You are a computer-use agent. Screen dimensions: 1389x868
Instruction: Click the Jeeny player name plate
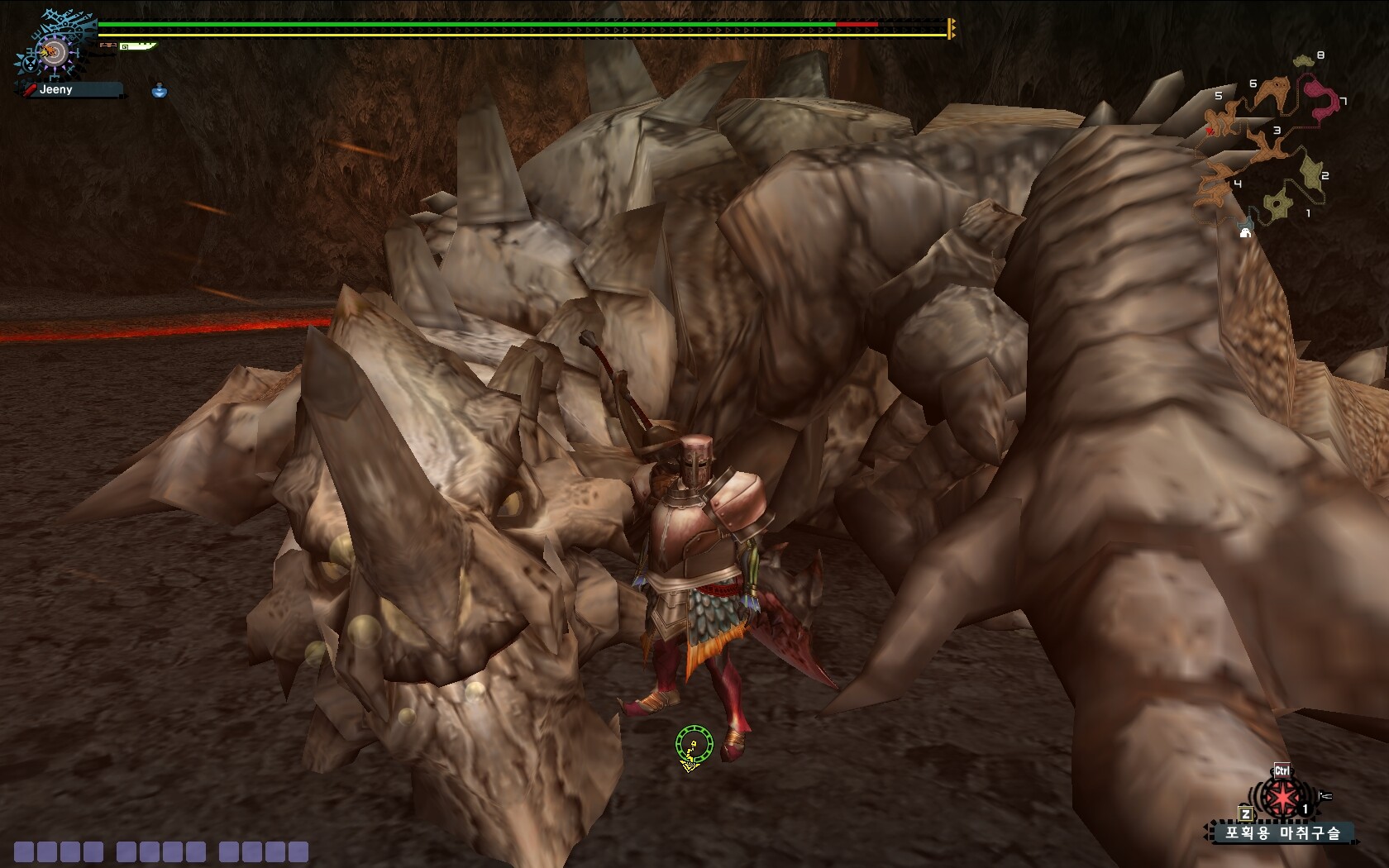[x=70, y=89]
